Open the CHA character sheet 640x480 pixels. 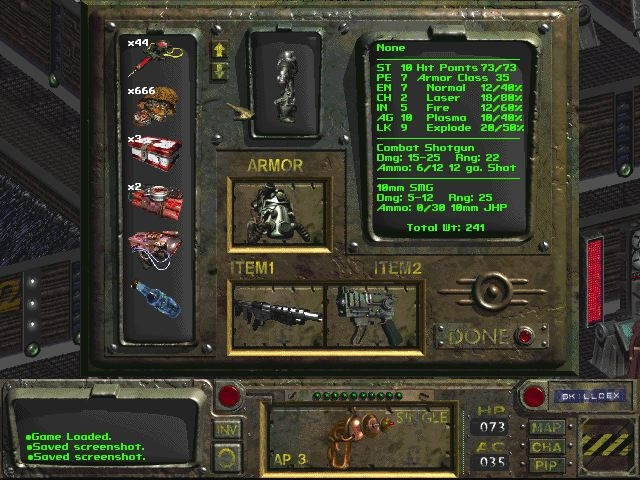point(546,446)
